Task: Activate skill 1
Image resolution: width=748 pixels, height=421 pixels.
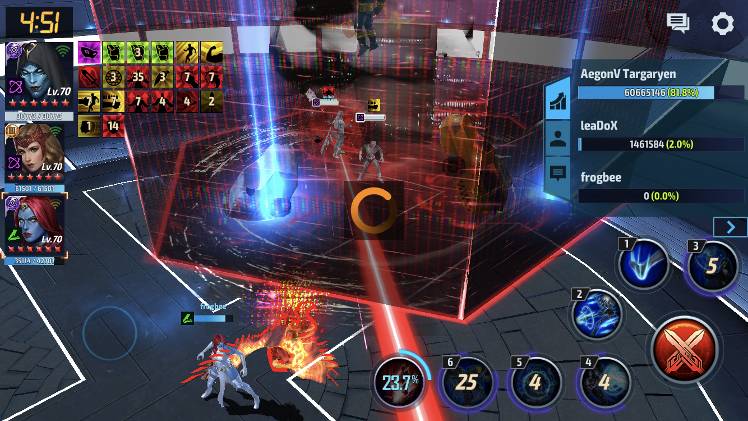Action: click(x=641, y=265)
